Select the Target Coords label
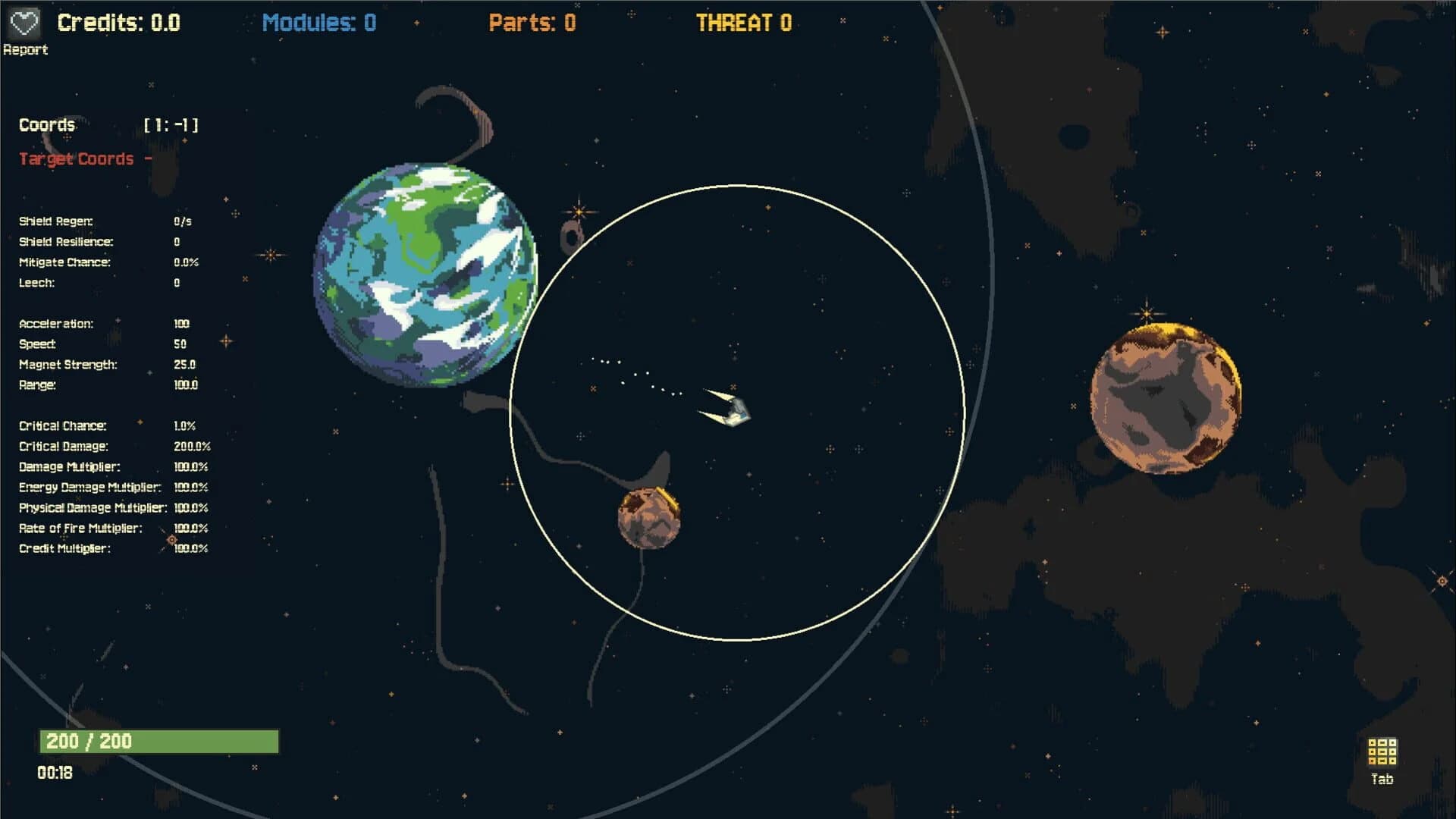The image size is (1456, 819). click(76, 159)
